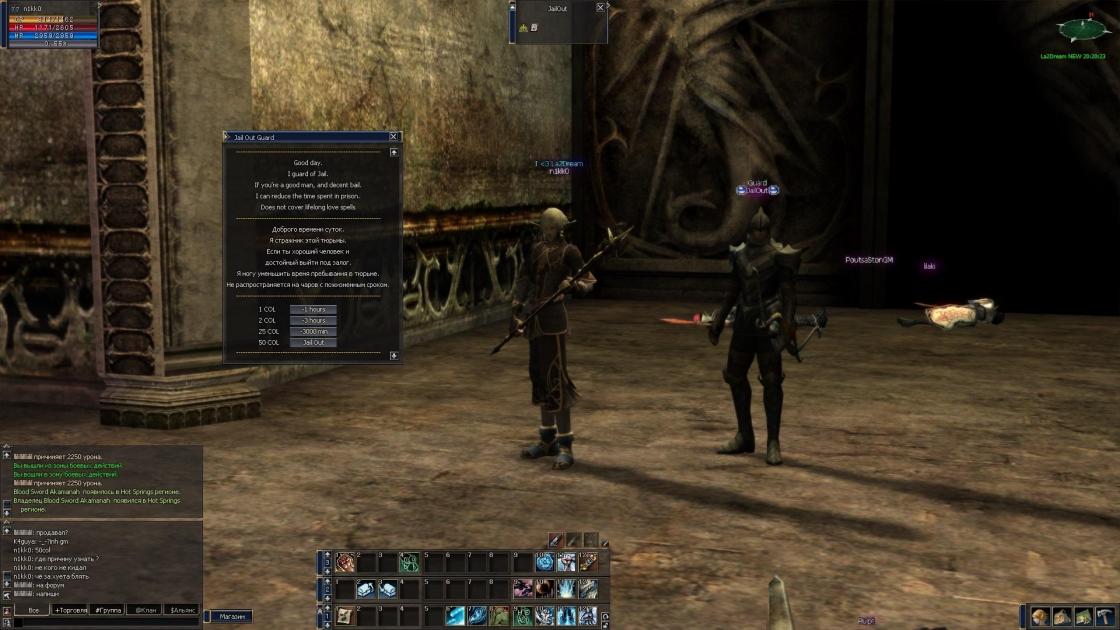Use the fist skill in the top hotbar
Image resolution: width=1120 pixels, height=630 pixels.
click(346, 563)
